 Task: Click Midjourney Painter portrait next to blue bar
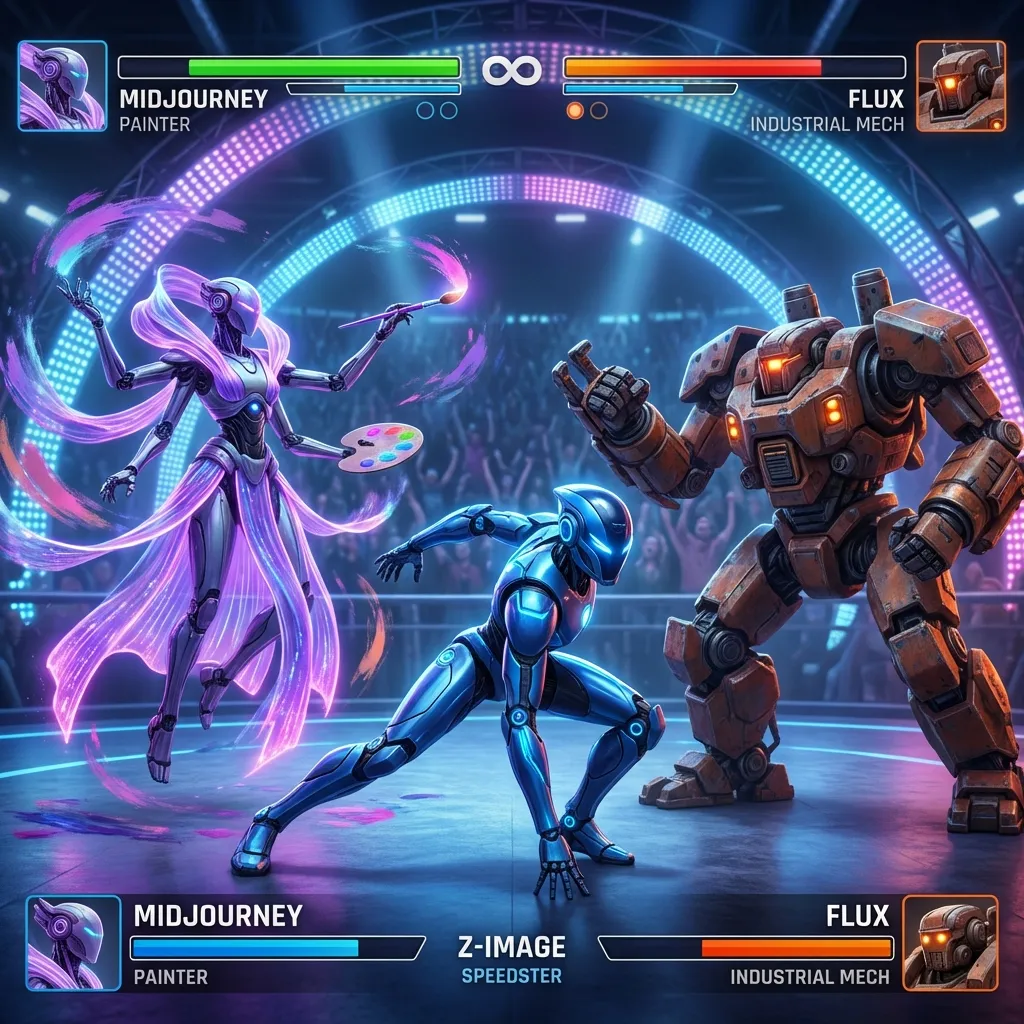point(66,943)
